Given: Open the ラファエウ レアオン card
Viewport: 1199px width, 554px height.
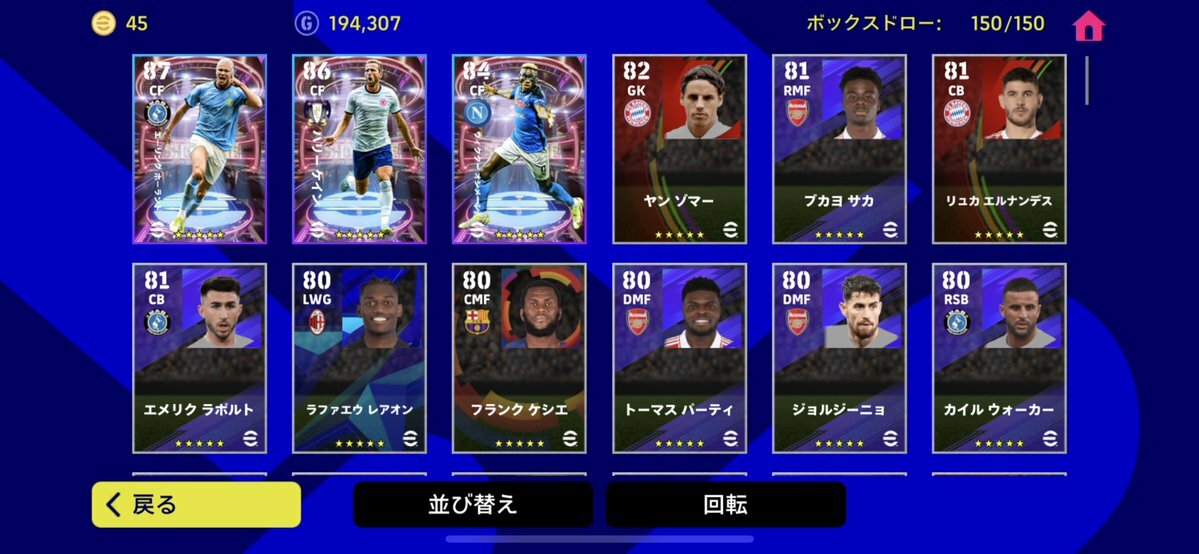Looking at the screenshot, I should tap(359, 358).
